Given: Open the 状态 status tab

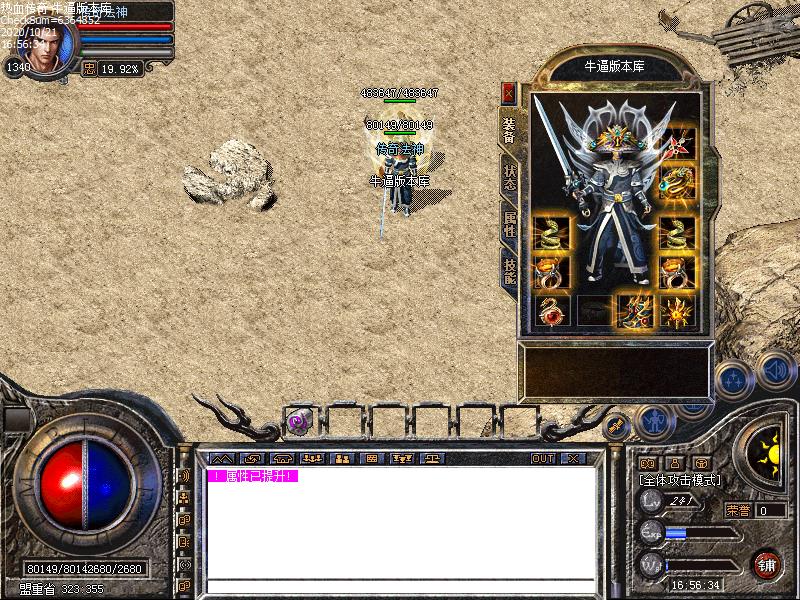Looking at the screenshot, I should click(509, 176).
